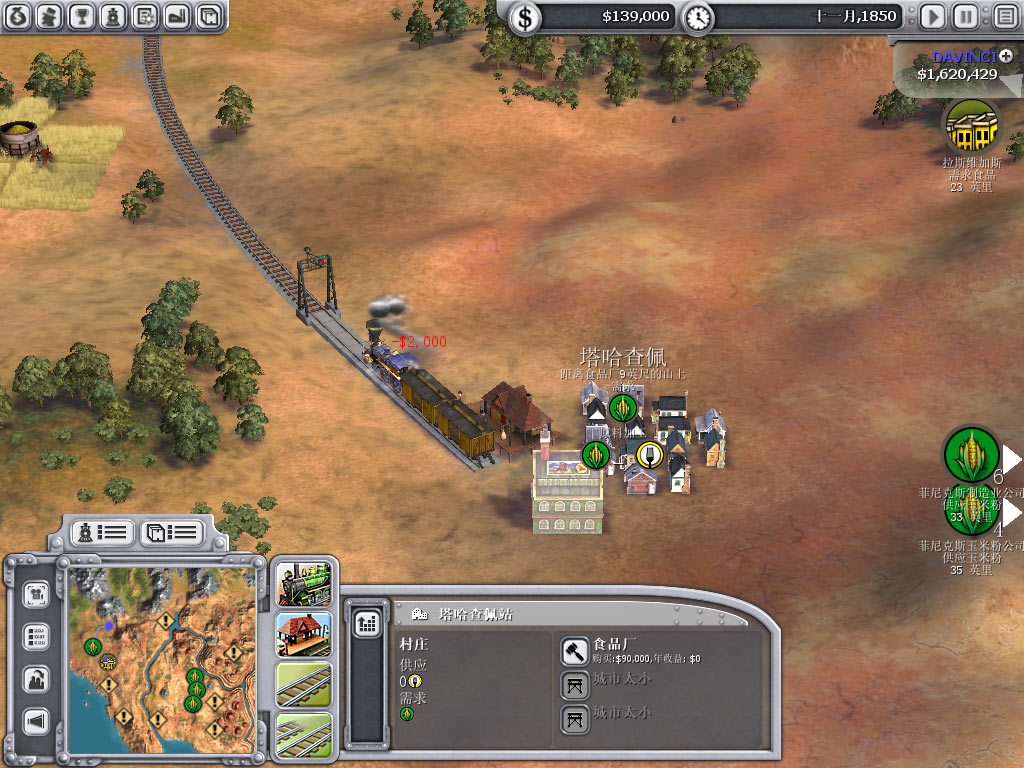Select the station building build button

click(x=304, y=634)
